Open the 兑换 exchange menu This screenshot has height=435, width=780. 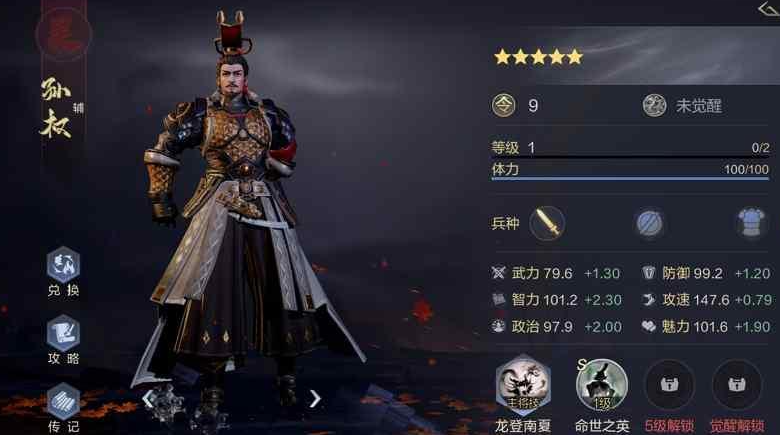pyautogui.click(x=63, y=266)
